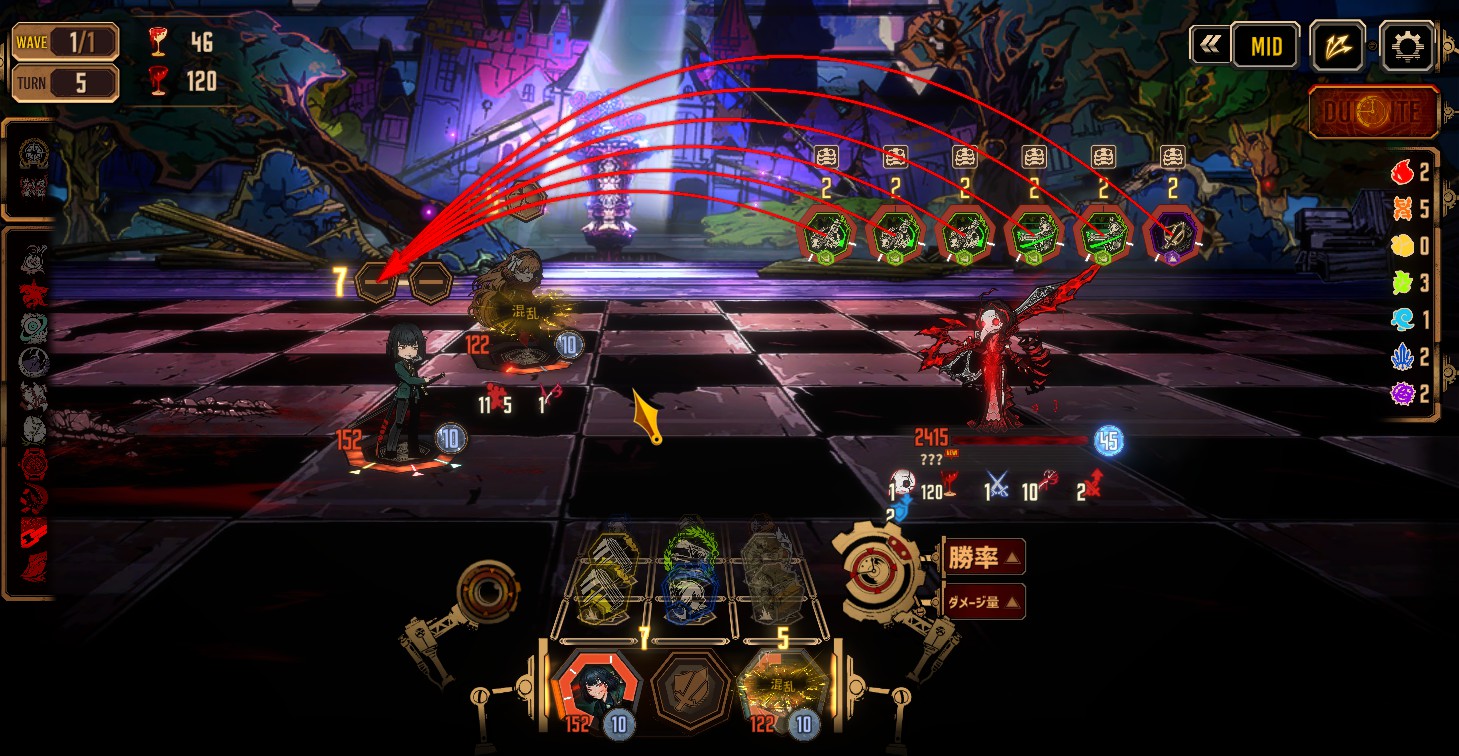This screenshot has width=1459, height=756.
Task: Select the ダメージ量 damage auto-pick
Action: pos(984,601)
